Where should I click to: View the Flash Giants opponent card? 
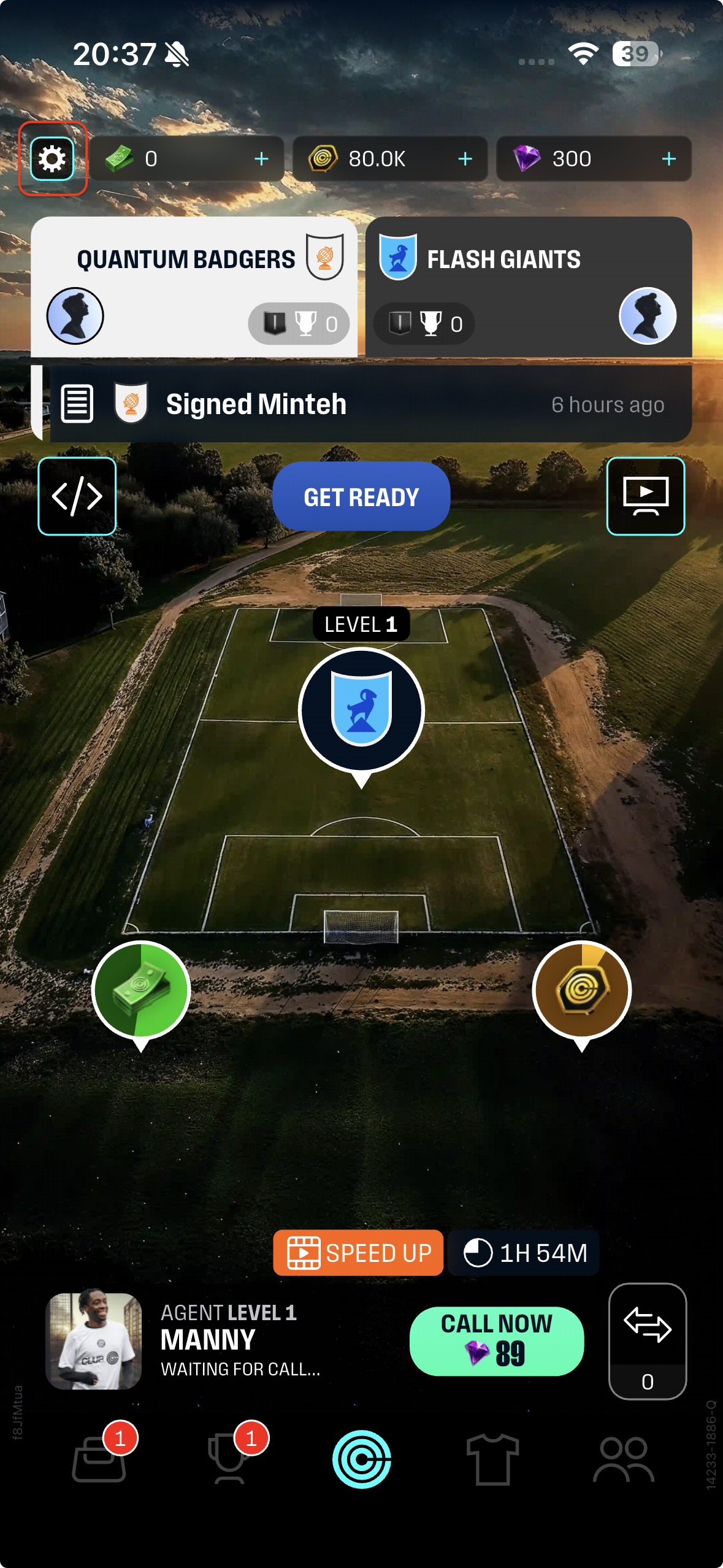(x=528, y=286)
